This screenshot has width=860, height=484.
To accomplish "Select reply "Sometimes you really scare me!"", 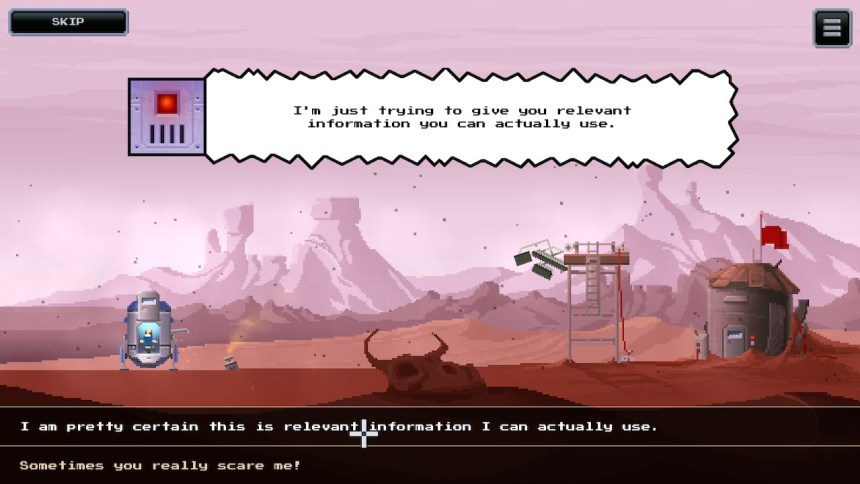I will click(x=160, y=465).
